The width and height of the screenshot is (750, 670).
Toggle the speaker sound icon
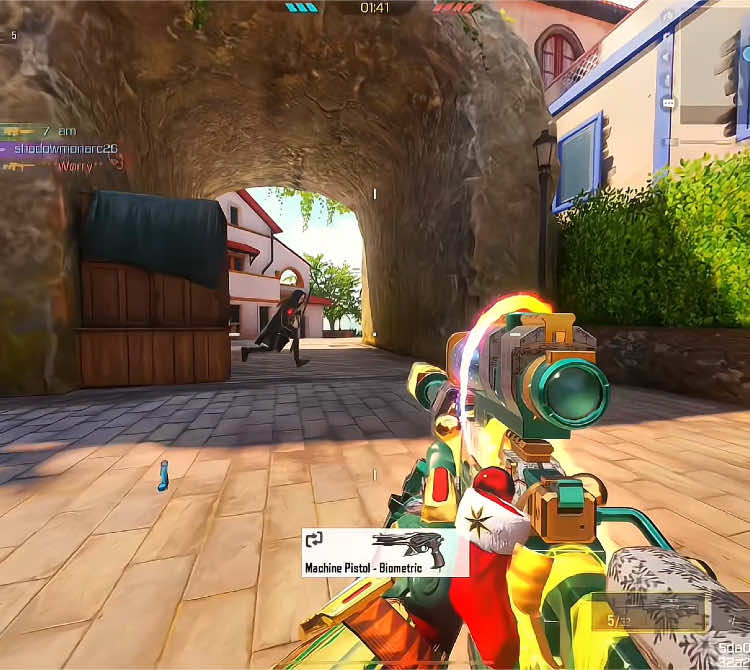(x=668, y=56)
